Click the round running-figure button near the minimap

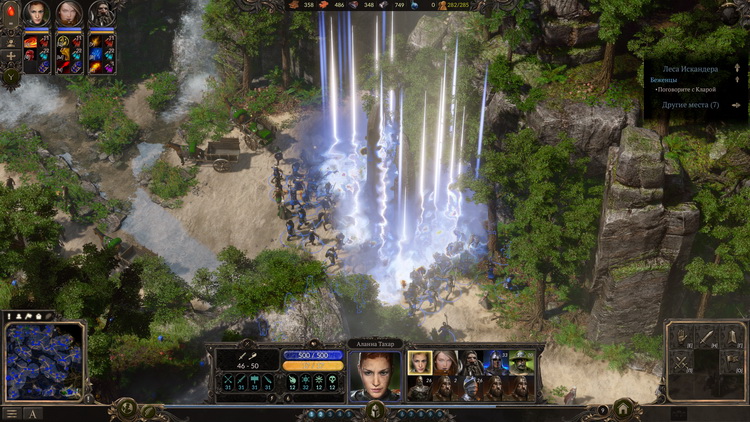(x=127, y=408)
